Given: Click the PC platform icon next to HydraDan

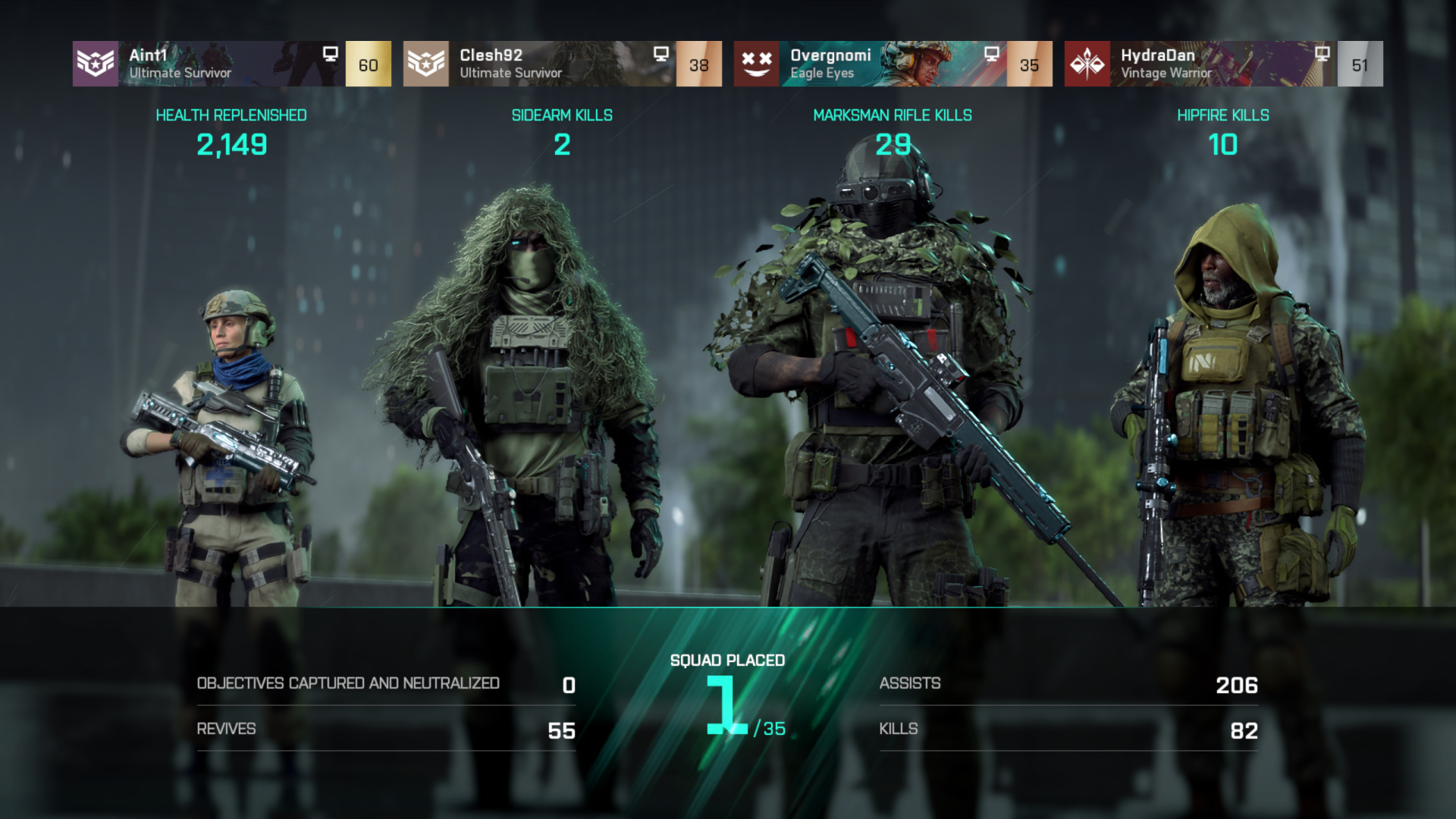Looking at the screenshot, I should click(x=1323, y=54).
